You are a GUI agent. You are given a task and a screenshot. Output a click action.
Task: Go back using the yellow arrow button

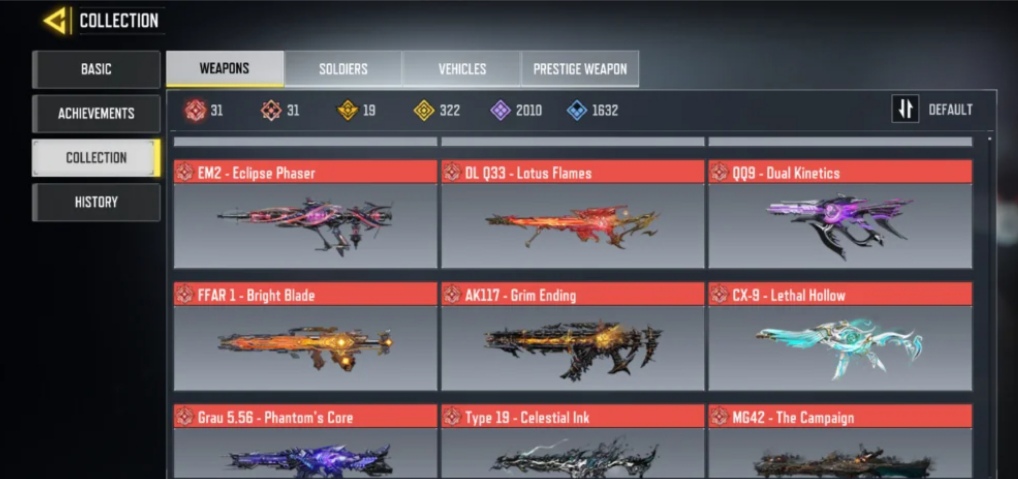click(x=56, y=20)
